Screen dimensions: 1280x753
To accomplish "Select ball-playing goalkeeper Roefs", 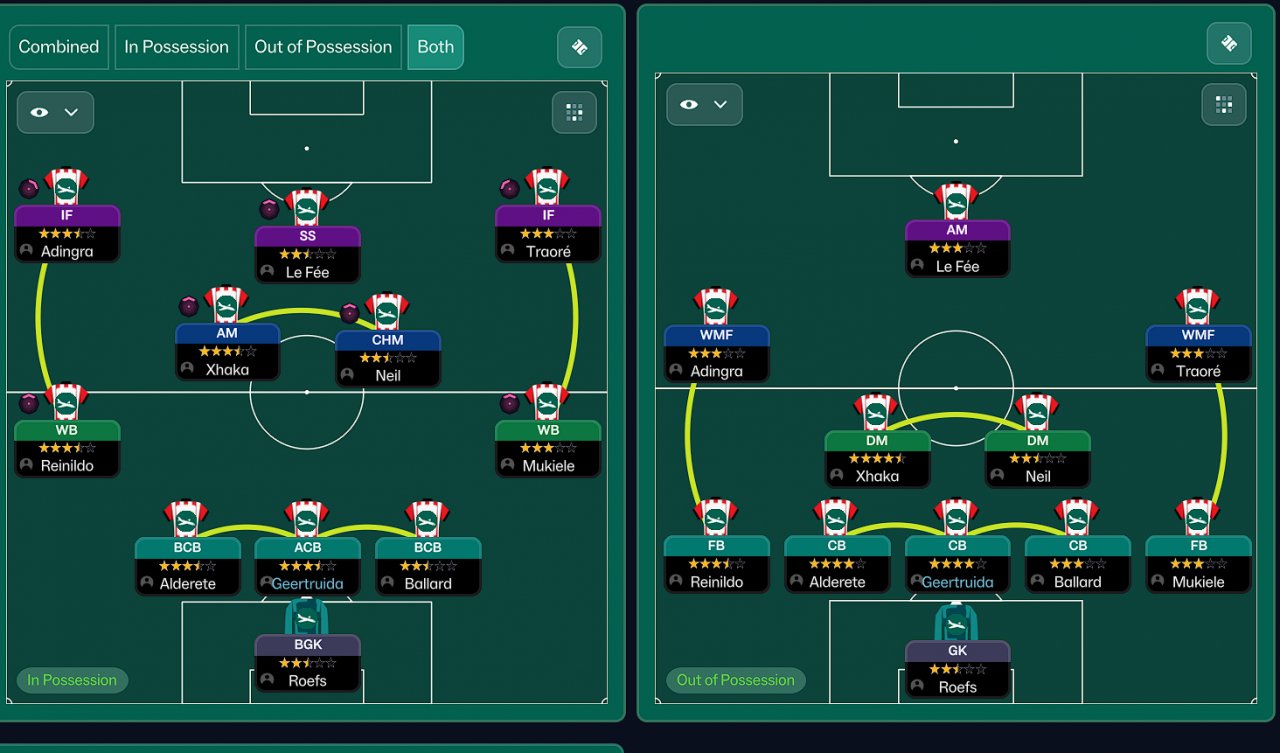I will click(x=307, y=662).
